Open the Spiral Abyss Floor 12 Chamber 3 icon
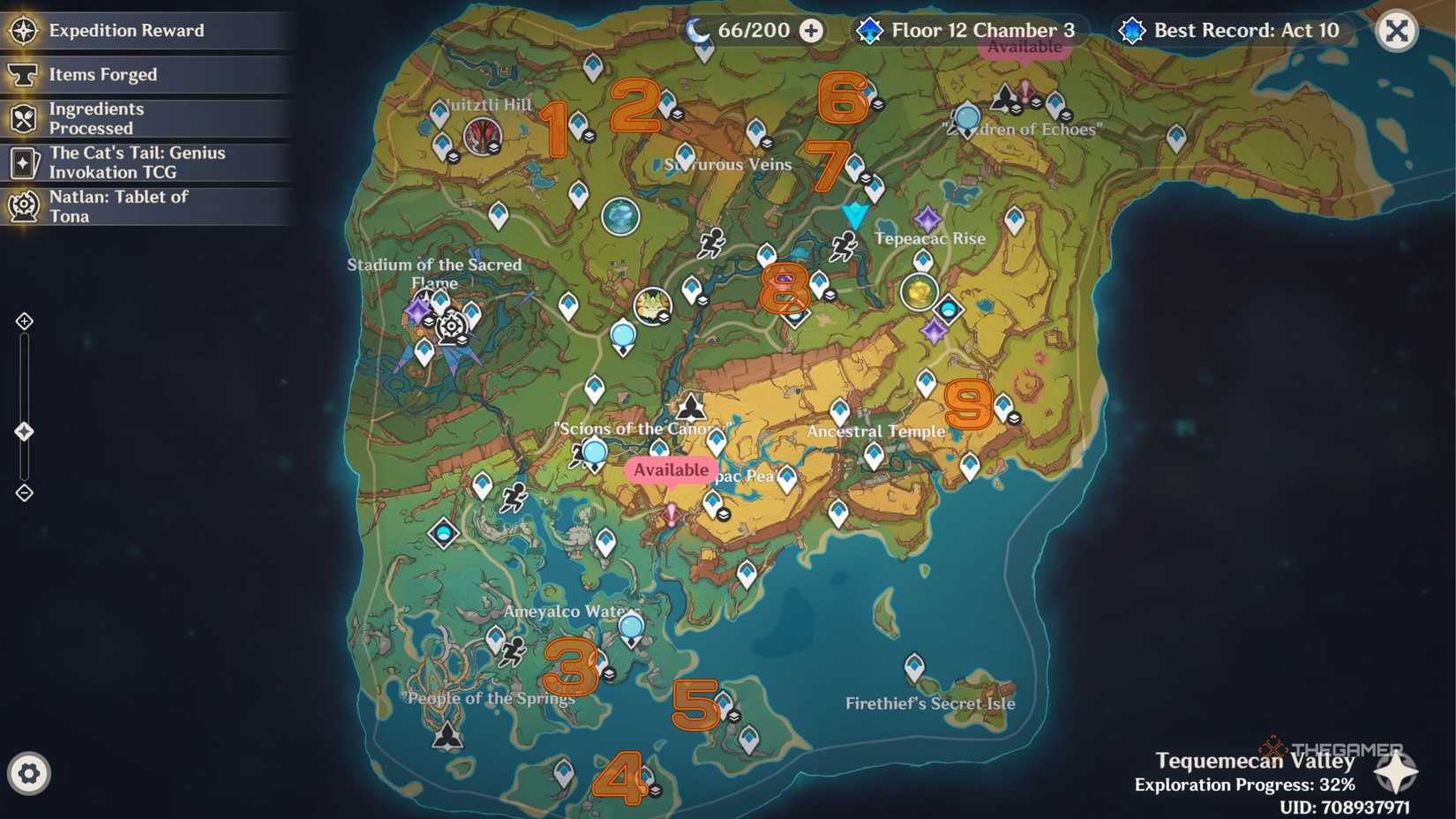Viewport: 1456px width, 819px height. point(869,30)
